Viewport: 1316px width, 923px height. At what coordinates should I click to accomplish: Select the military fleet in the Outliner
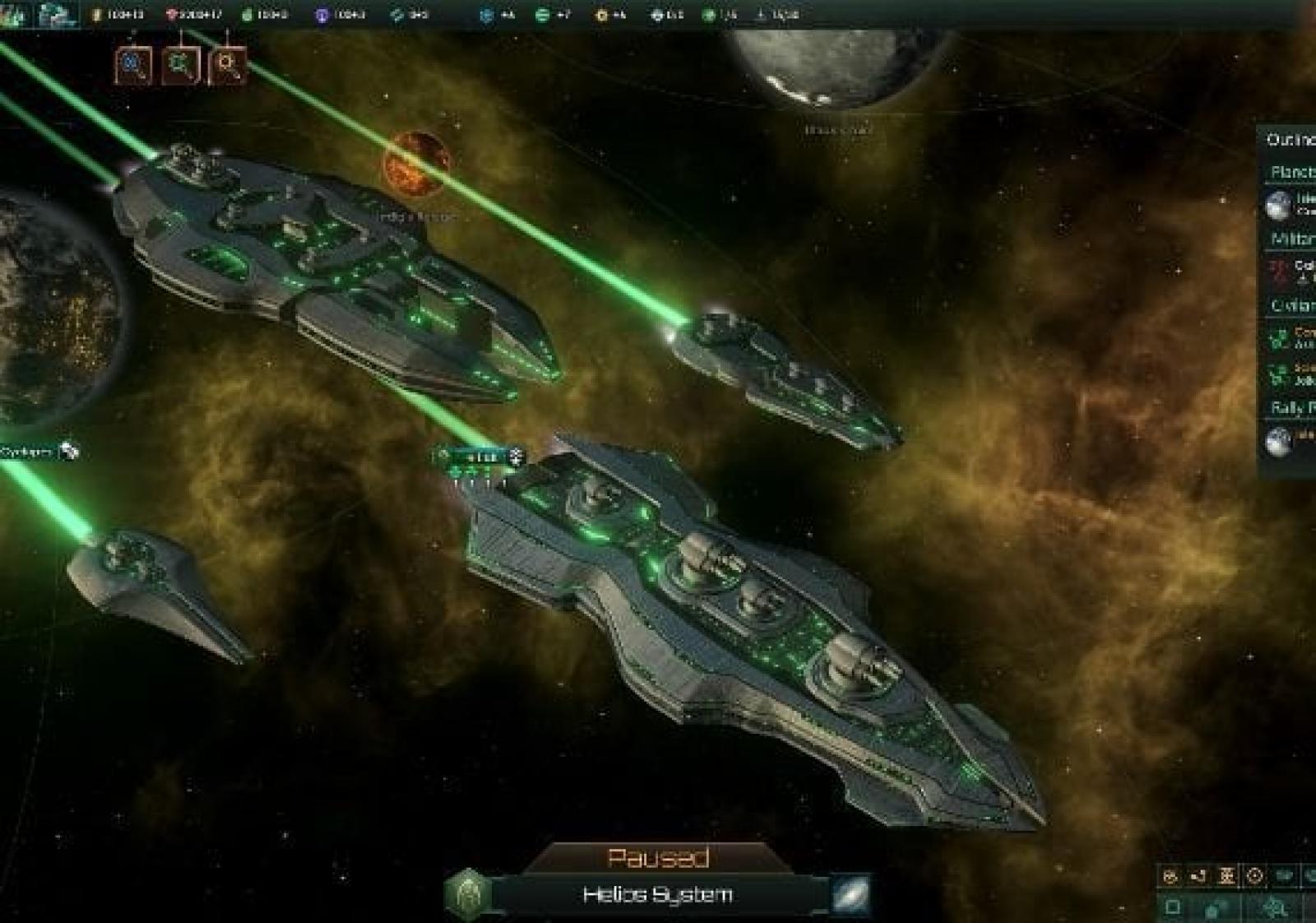pos(1291,271)
